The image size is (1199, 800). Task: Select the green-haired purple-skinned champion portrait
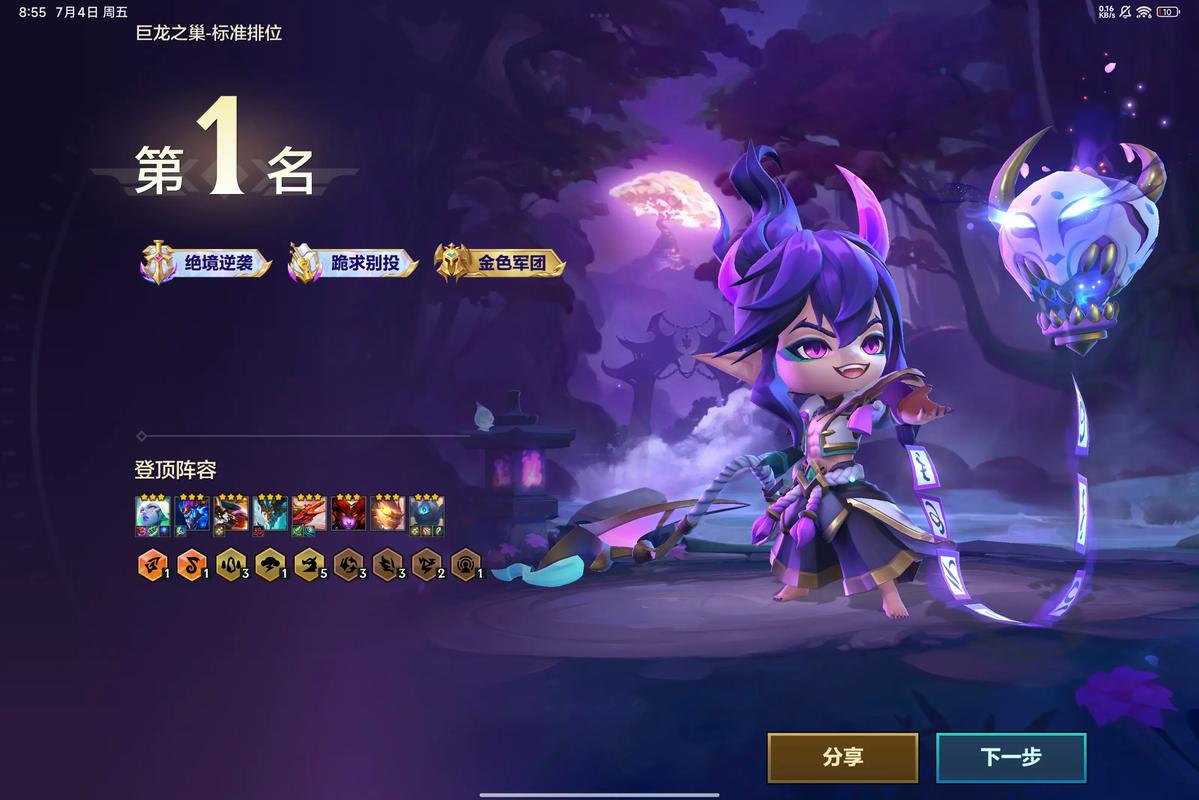pyautogui.click(x=150, y=514)
